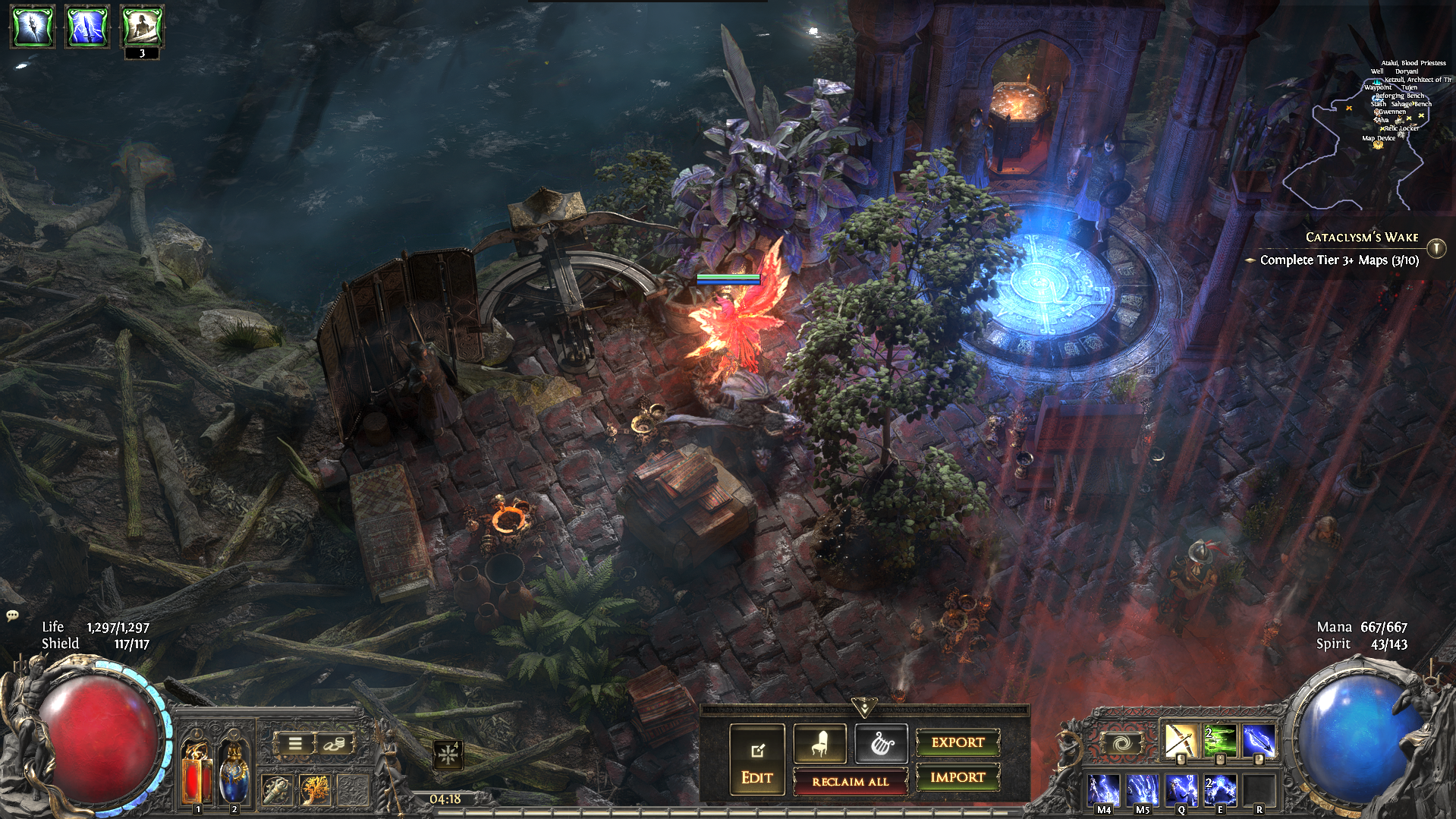Open the swirl portal button
The image size is (1456, 819).
pos(1121,743)
